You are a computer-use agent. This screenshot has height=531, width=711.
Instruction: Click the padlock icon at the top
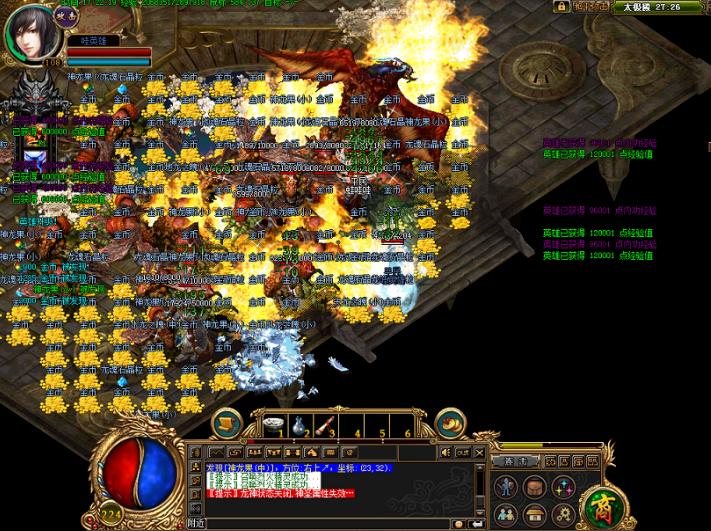[562, 6]
